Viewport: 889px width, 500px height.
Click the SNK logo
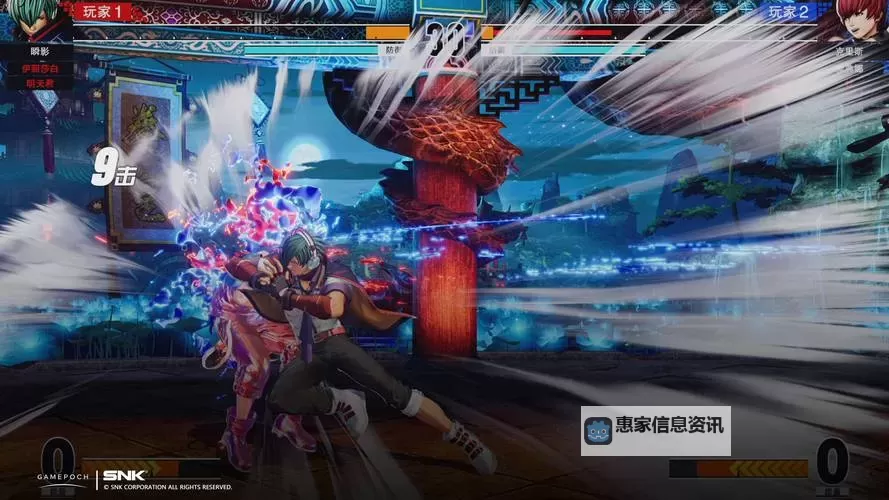pos(125,475)
